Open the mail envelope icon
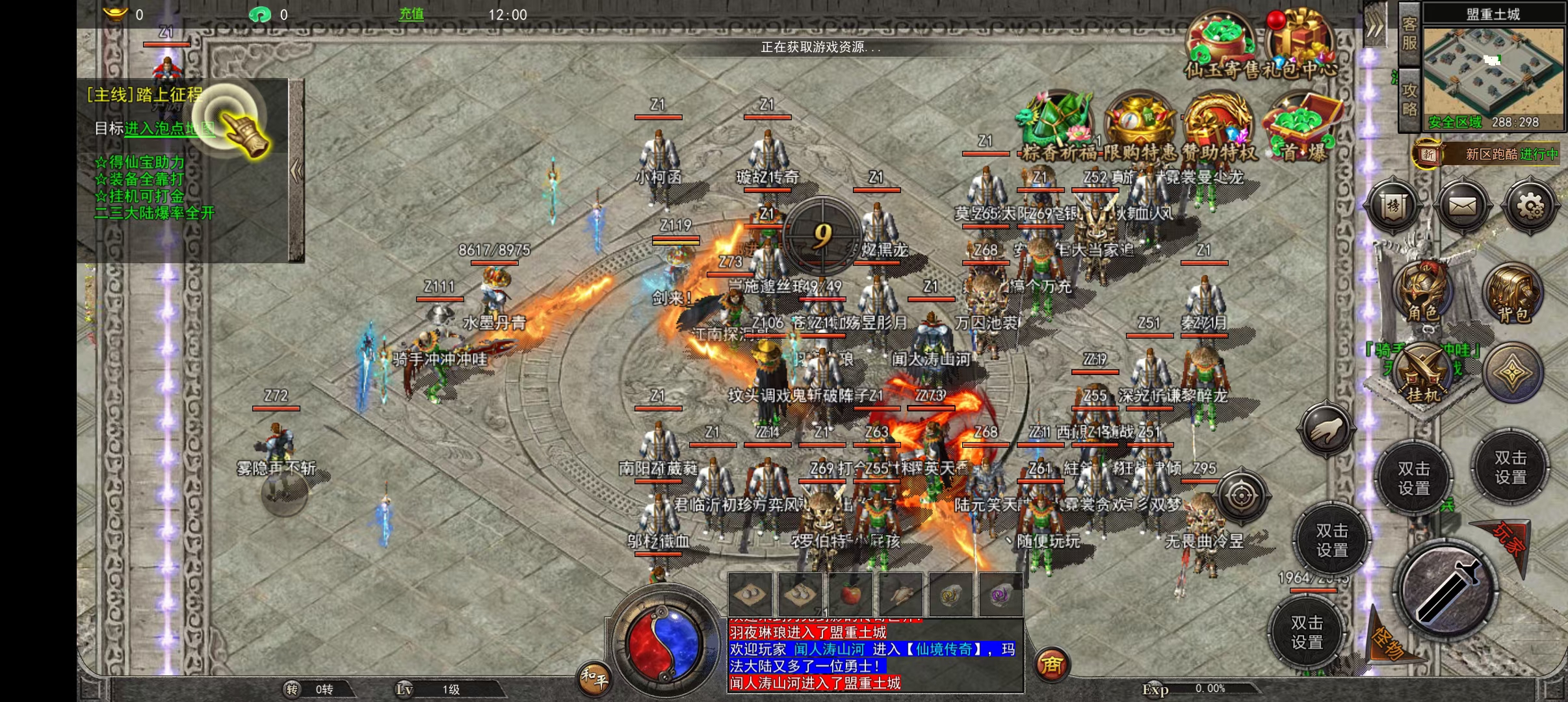Screen dimensions: 1568x702 tap(1462, 207)
